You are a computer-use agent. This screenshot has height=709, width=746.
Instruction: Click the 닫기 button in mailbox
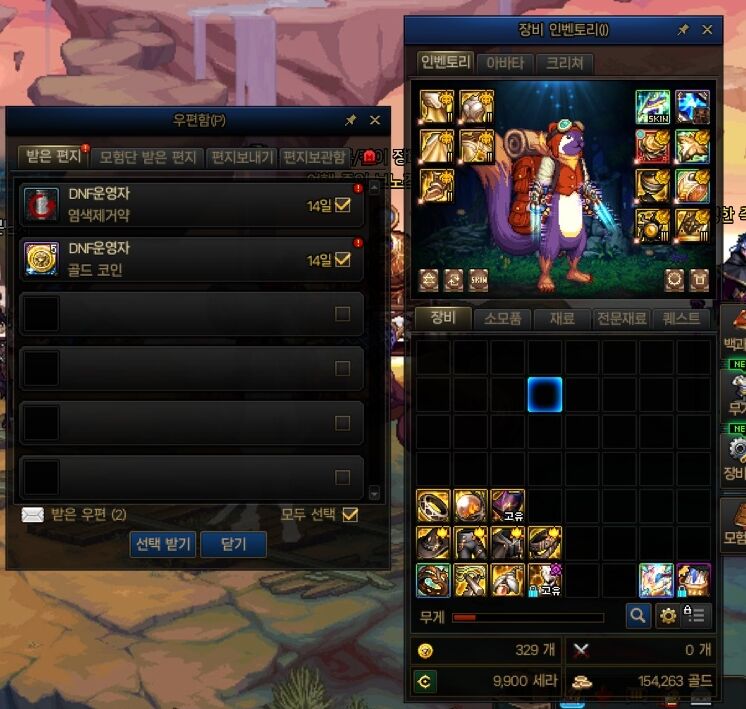(233, 544)
